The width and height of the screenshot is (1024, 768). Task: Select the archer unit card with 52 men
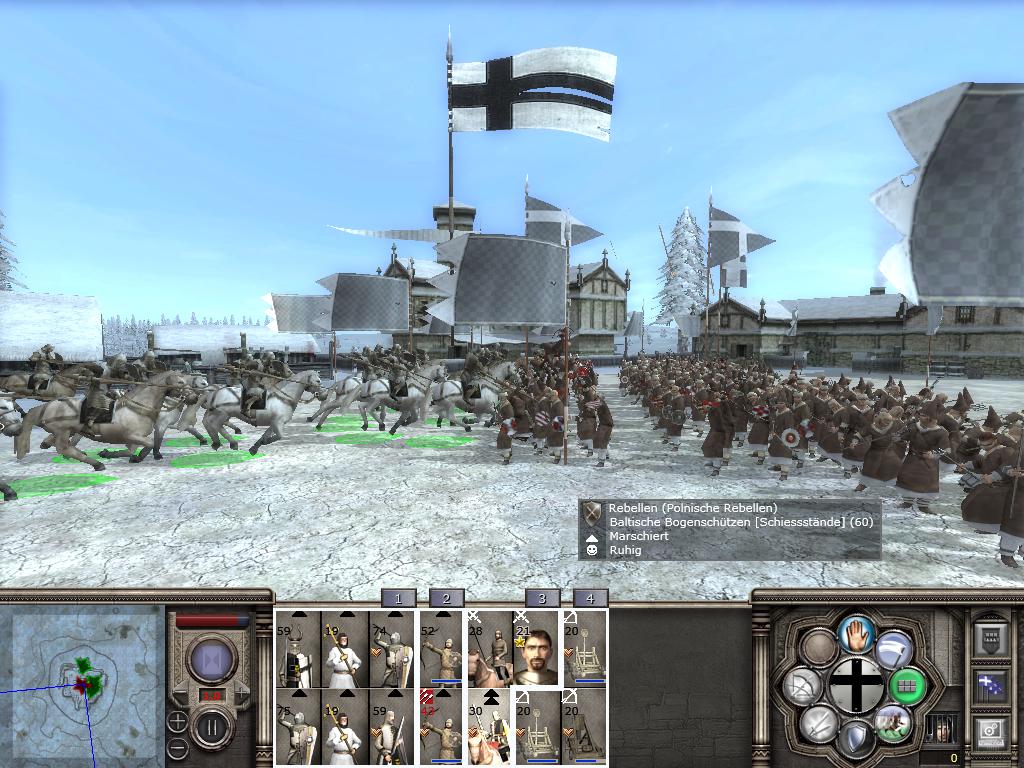pyautogui.click(x=440, y=650)
